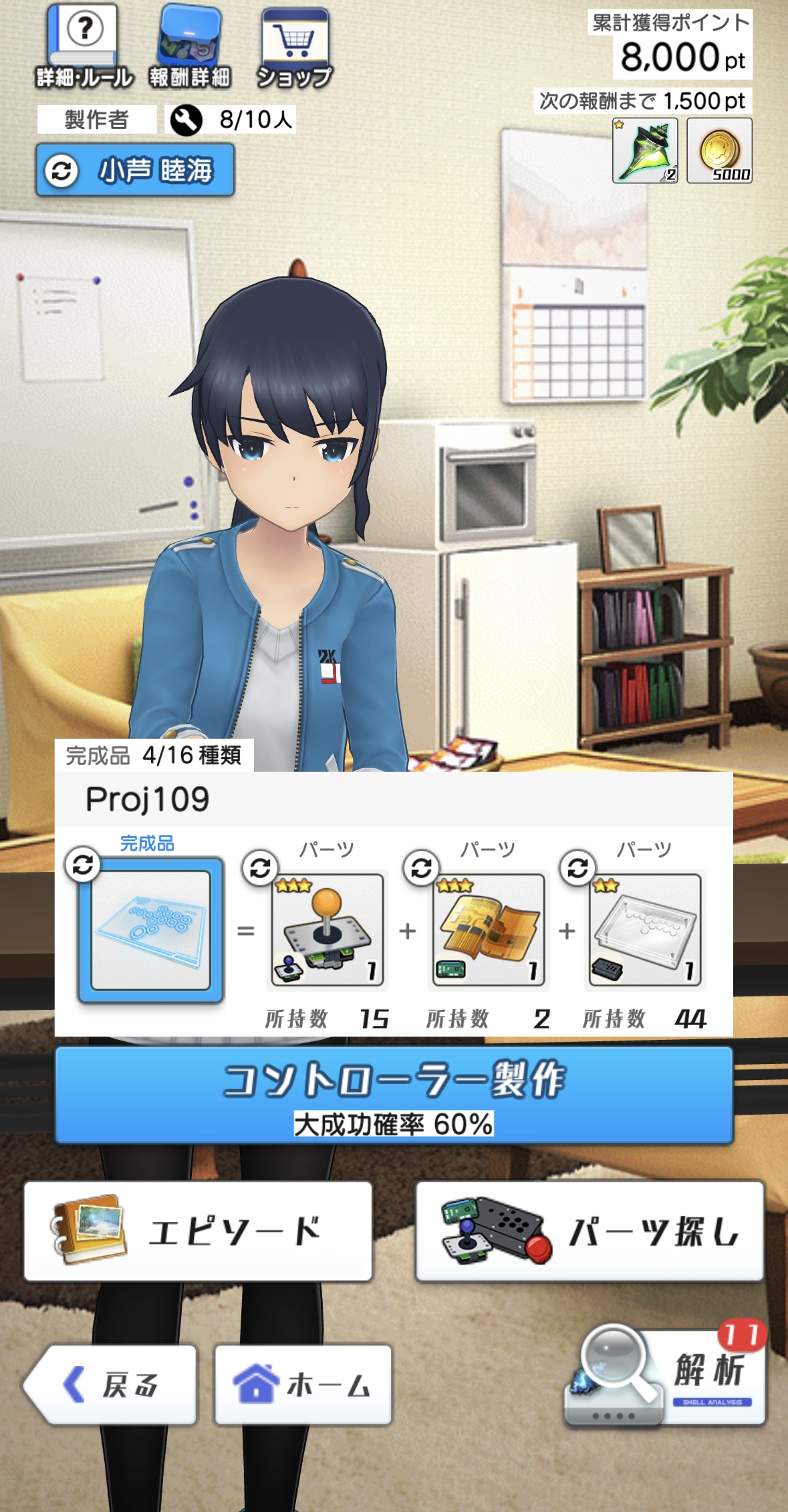This screenshot has width=788, height=1512.
Task: Open the ショップ cart icon
Action: pos(295,47)
